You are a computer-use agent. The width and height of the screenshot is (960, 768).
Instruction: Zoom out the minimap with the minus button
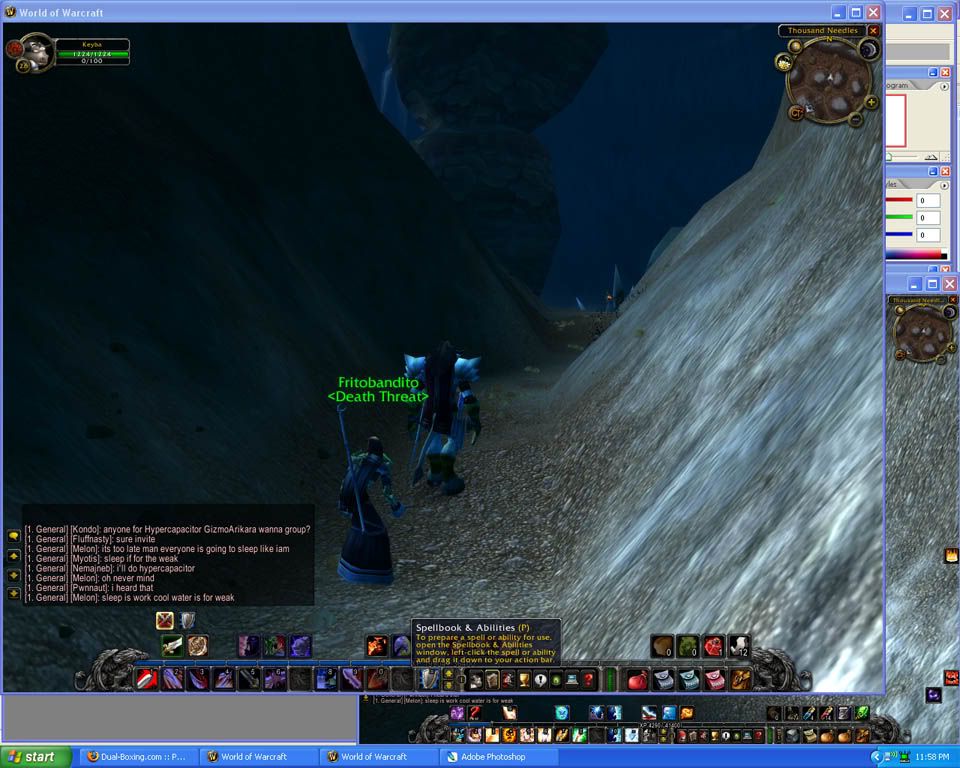(856, 120)
